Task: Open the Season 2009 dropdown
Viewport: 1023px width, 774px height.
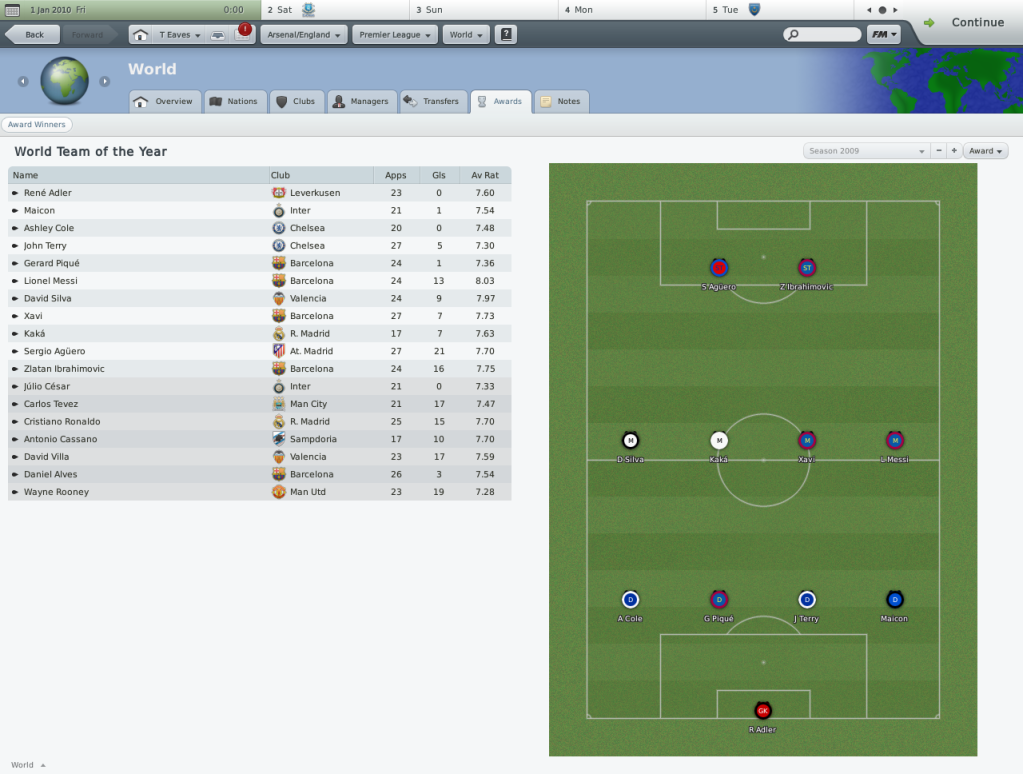Action: (866, 151)
